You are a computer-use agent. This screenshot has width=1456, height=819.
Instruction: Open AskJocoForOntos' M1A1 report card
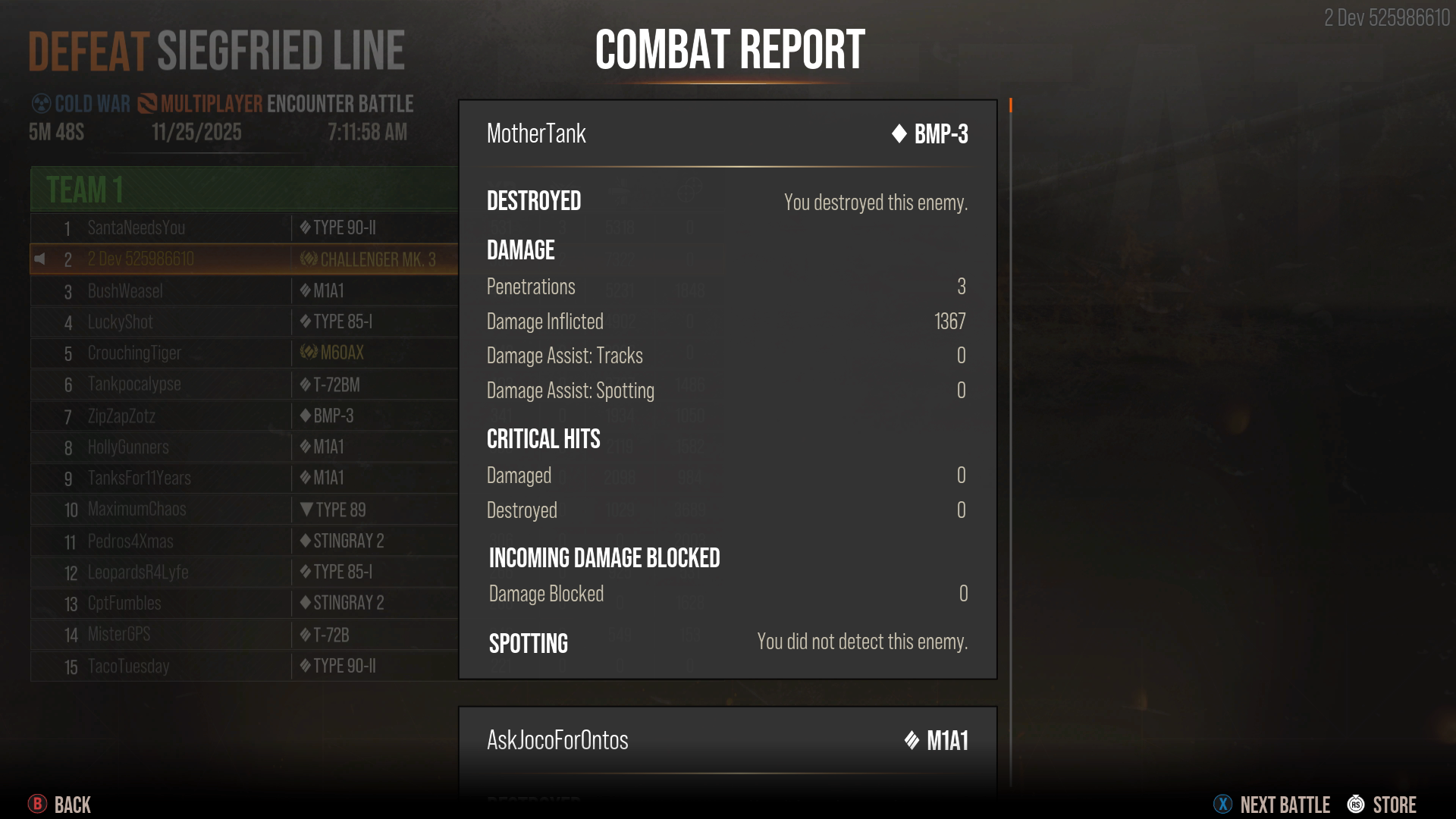[727, 741]
